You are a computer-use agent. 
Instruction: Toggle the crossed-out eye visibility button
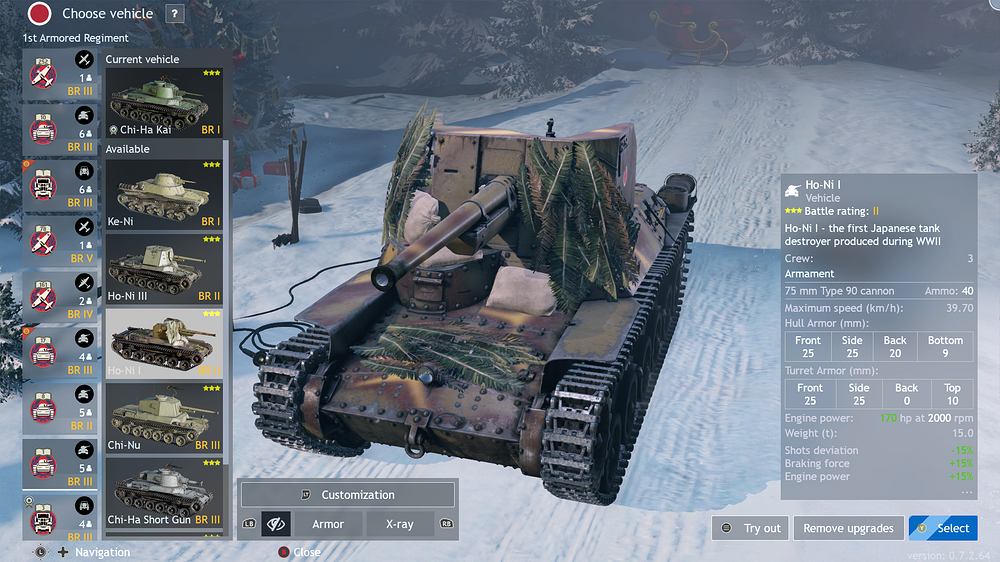click(276, 524)
